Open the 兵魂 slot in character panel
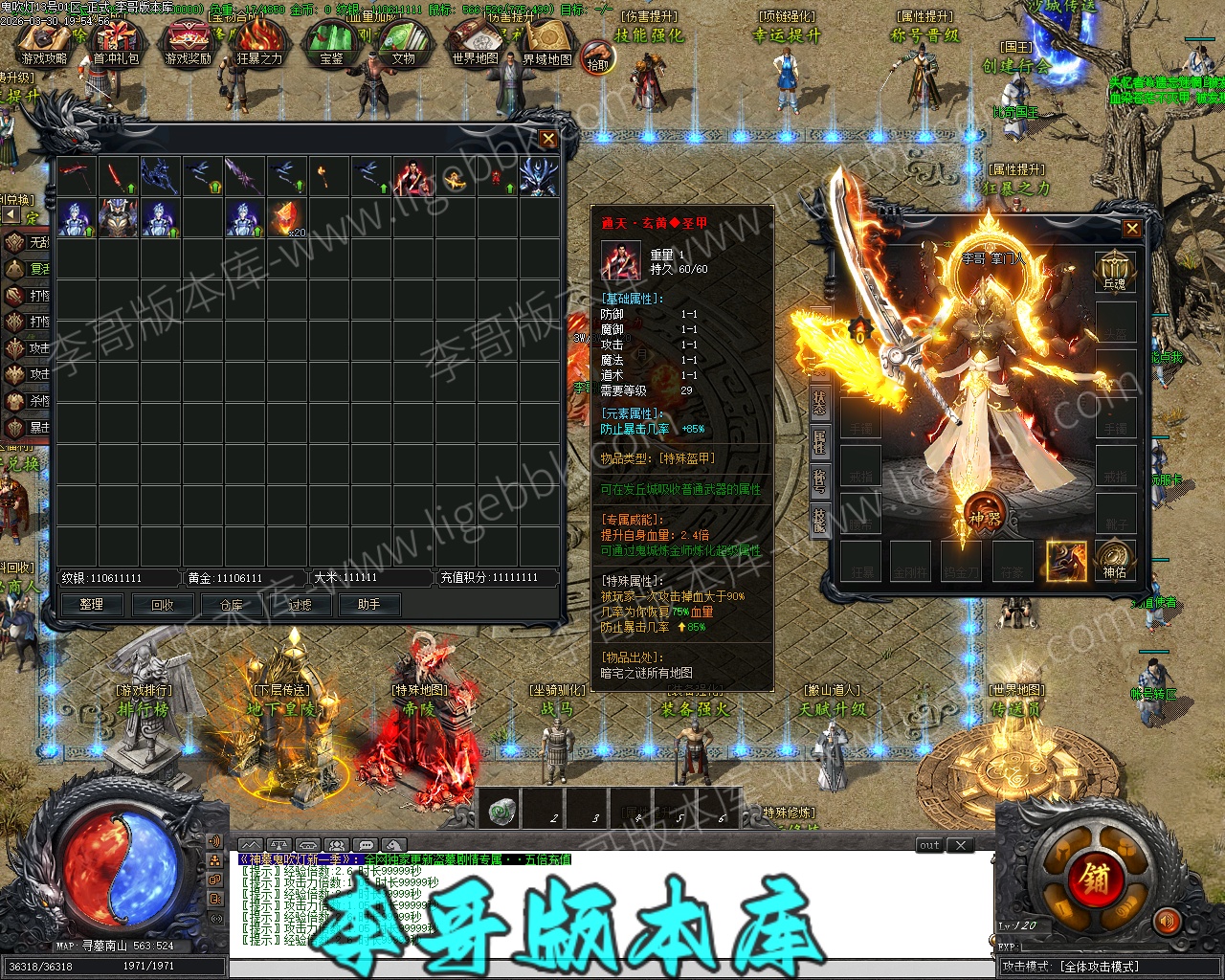 (x=1115, y=272)
